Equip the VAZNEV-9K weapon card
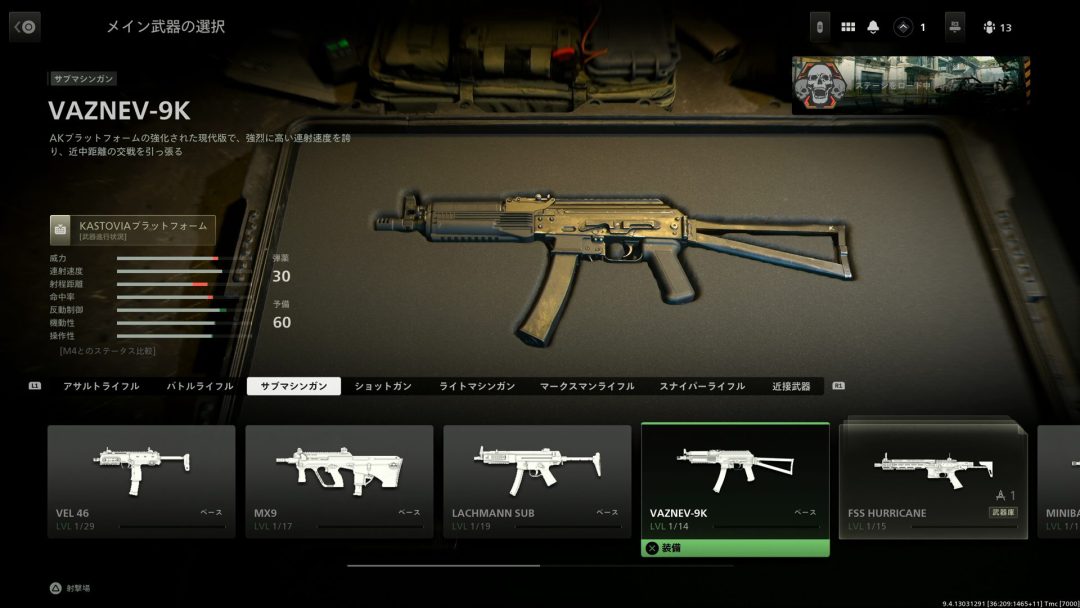This screenshot has height=608, width=1080. point(735,481)
